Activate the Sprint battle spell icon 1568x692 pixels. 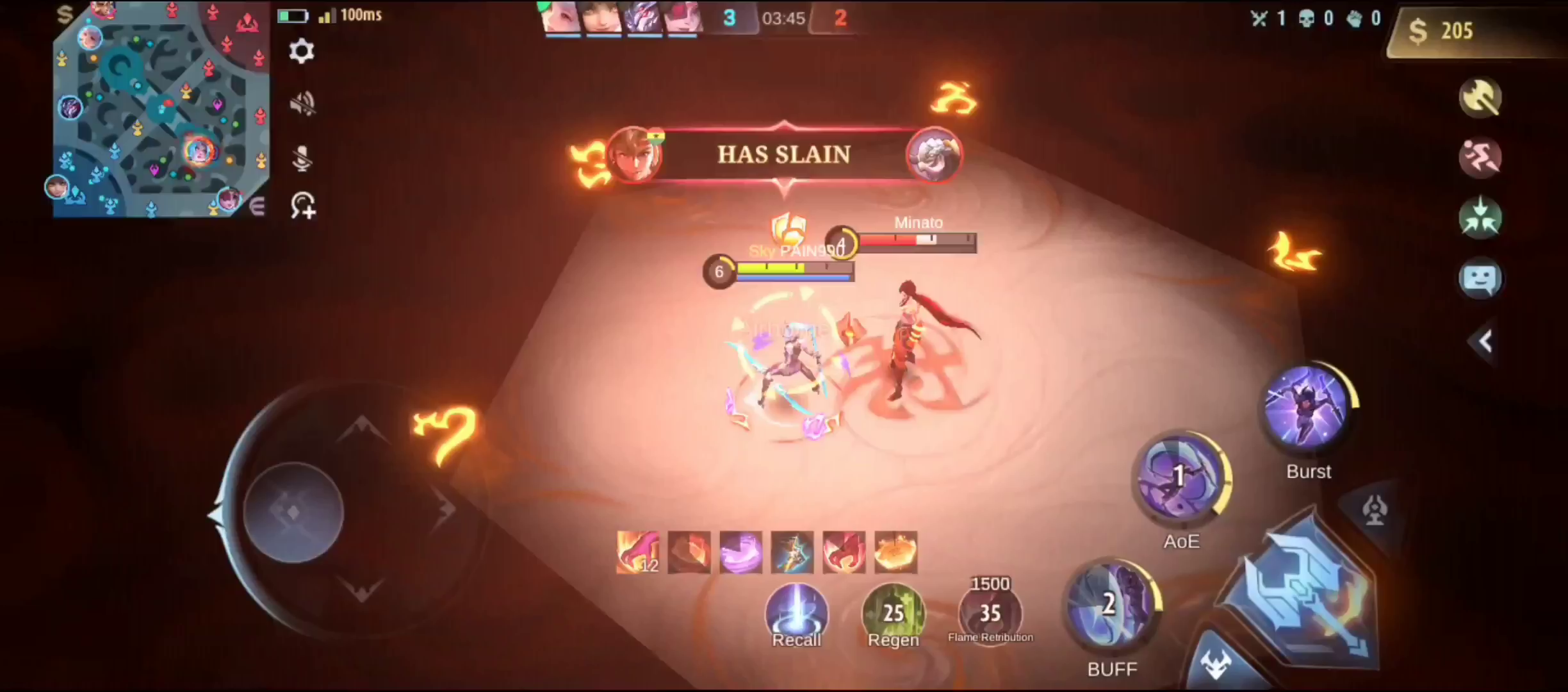tap(1481, 157)
